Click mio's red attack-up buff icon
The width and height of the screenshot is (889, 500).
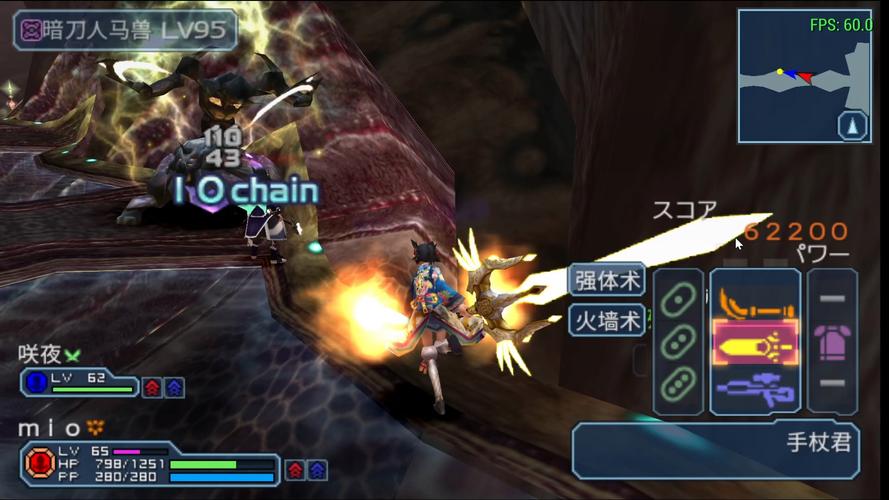pyautogui.click(x=295, y=469)
